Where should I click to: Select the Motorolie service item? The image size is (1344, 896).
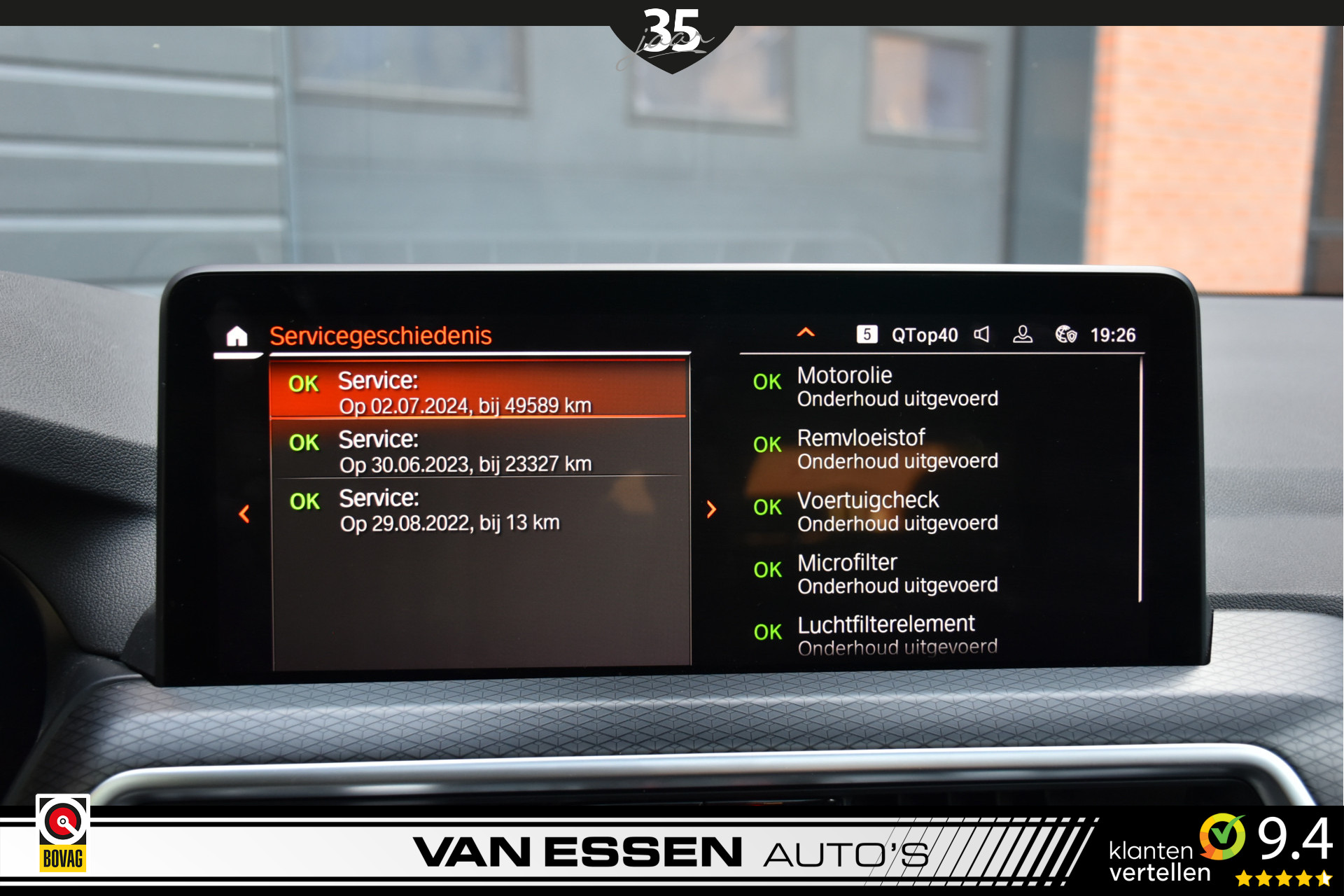[x=896, y=386]
